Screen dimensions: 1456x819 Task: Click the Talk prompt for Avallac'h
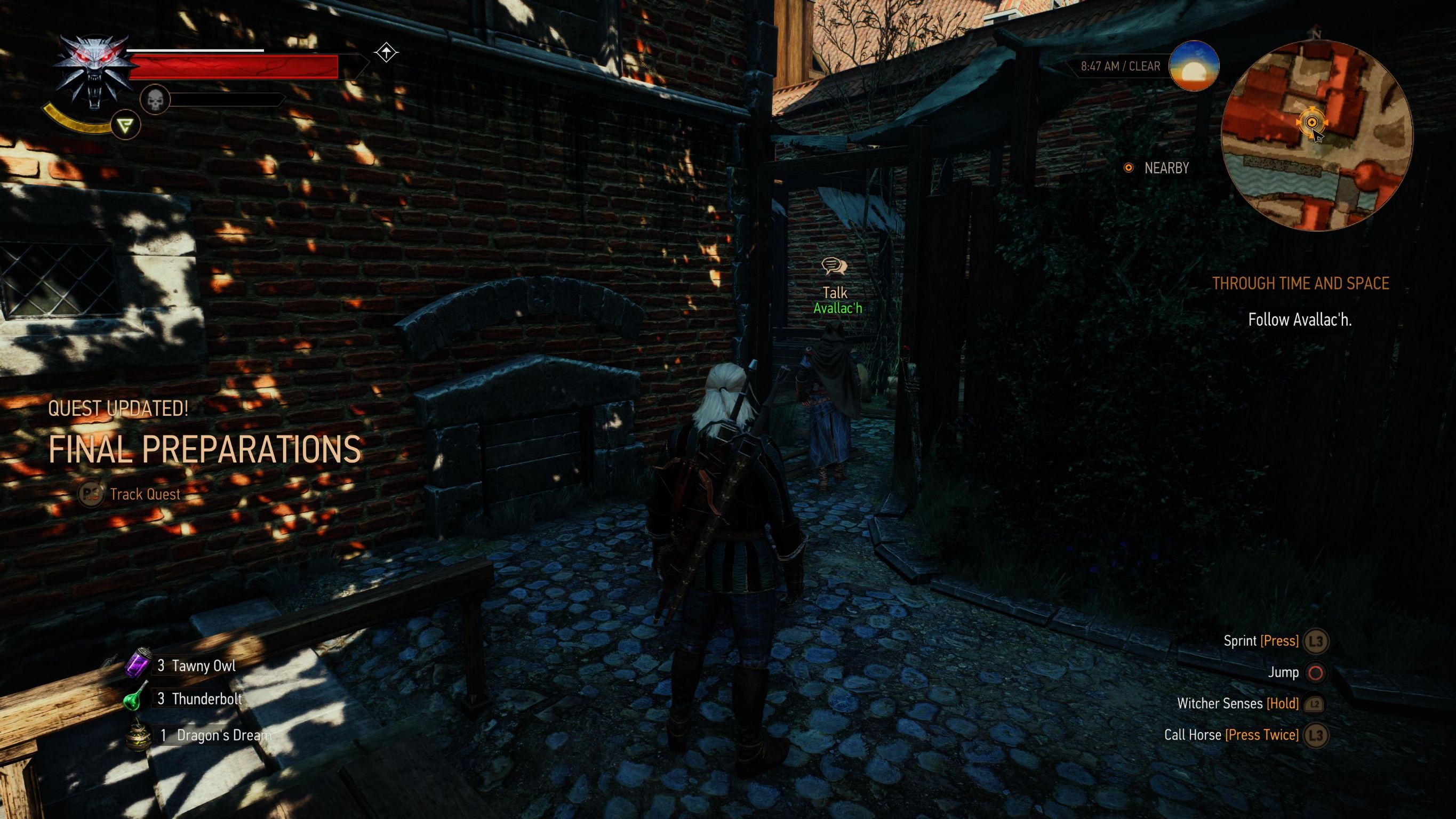(835, 292)
